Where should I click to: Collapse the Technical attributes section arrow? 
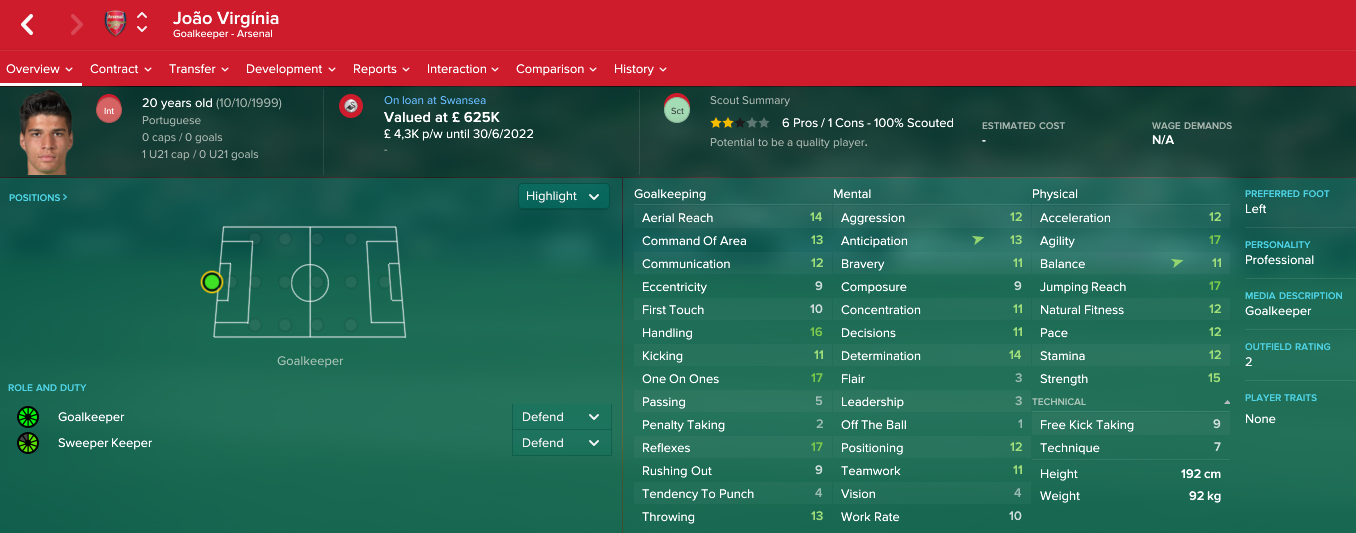click(x=1227, y=401)
